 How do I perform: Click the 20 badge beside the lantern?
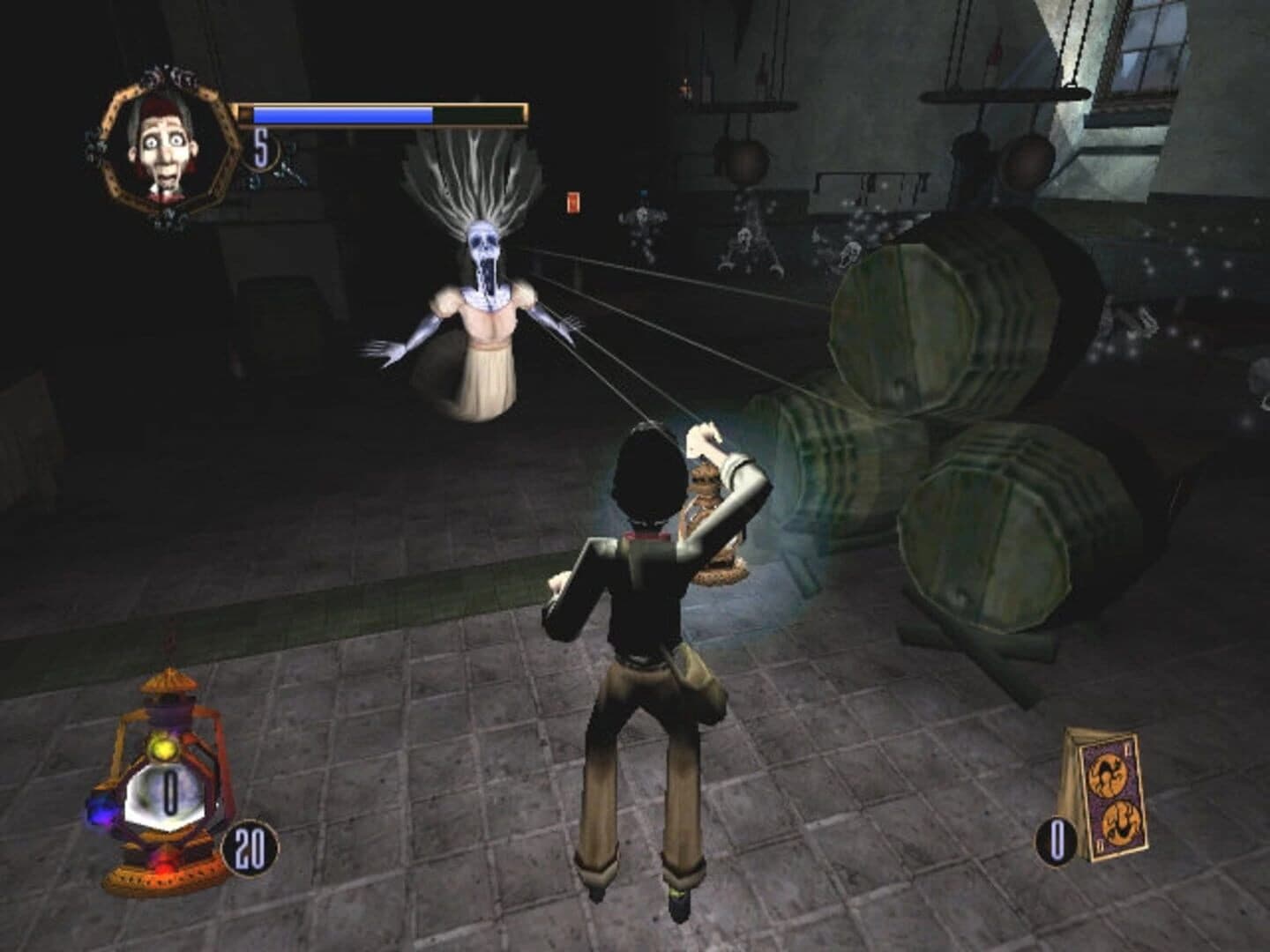(251, 849)
